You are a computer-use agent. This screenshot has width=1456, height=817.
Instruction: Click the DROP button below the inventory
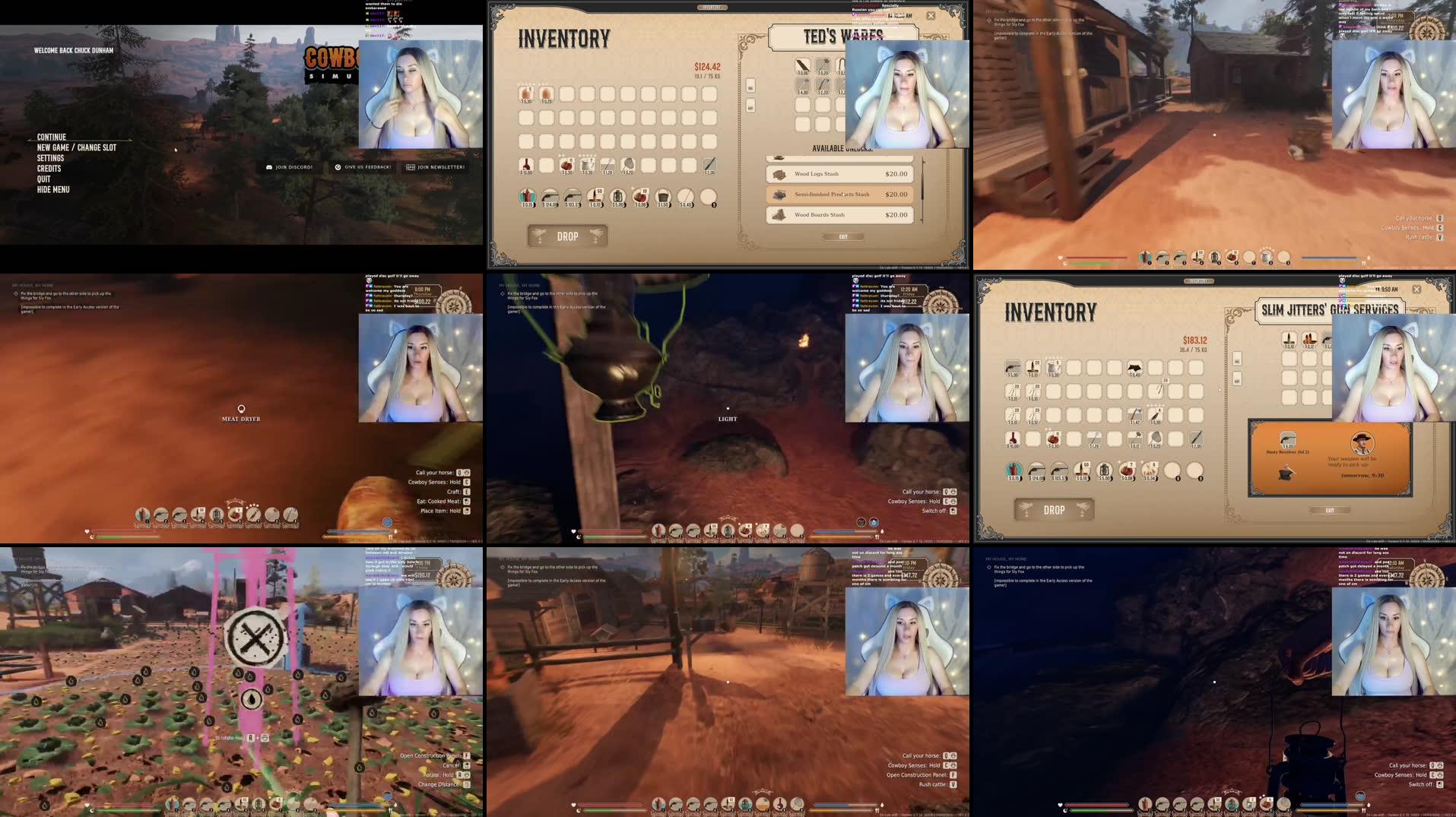[566, 236]
